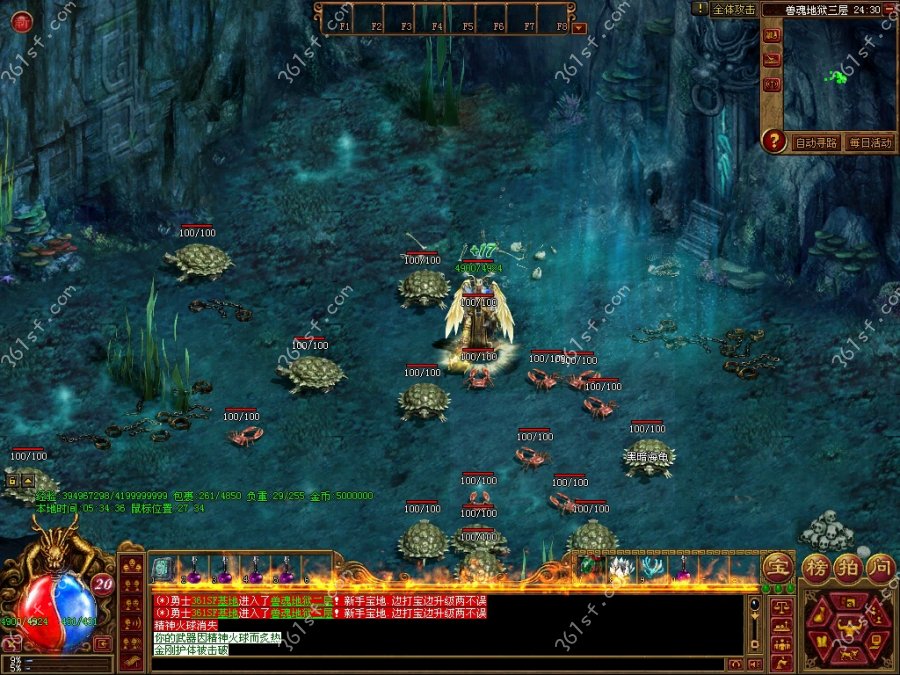Open the scales trade icon button
This screenshot has height=675, width=900.
(779, 607)
